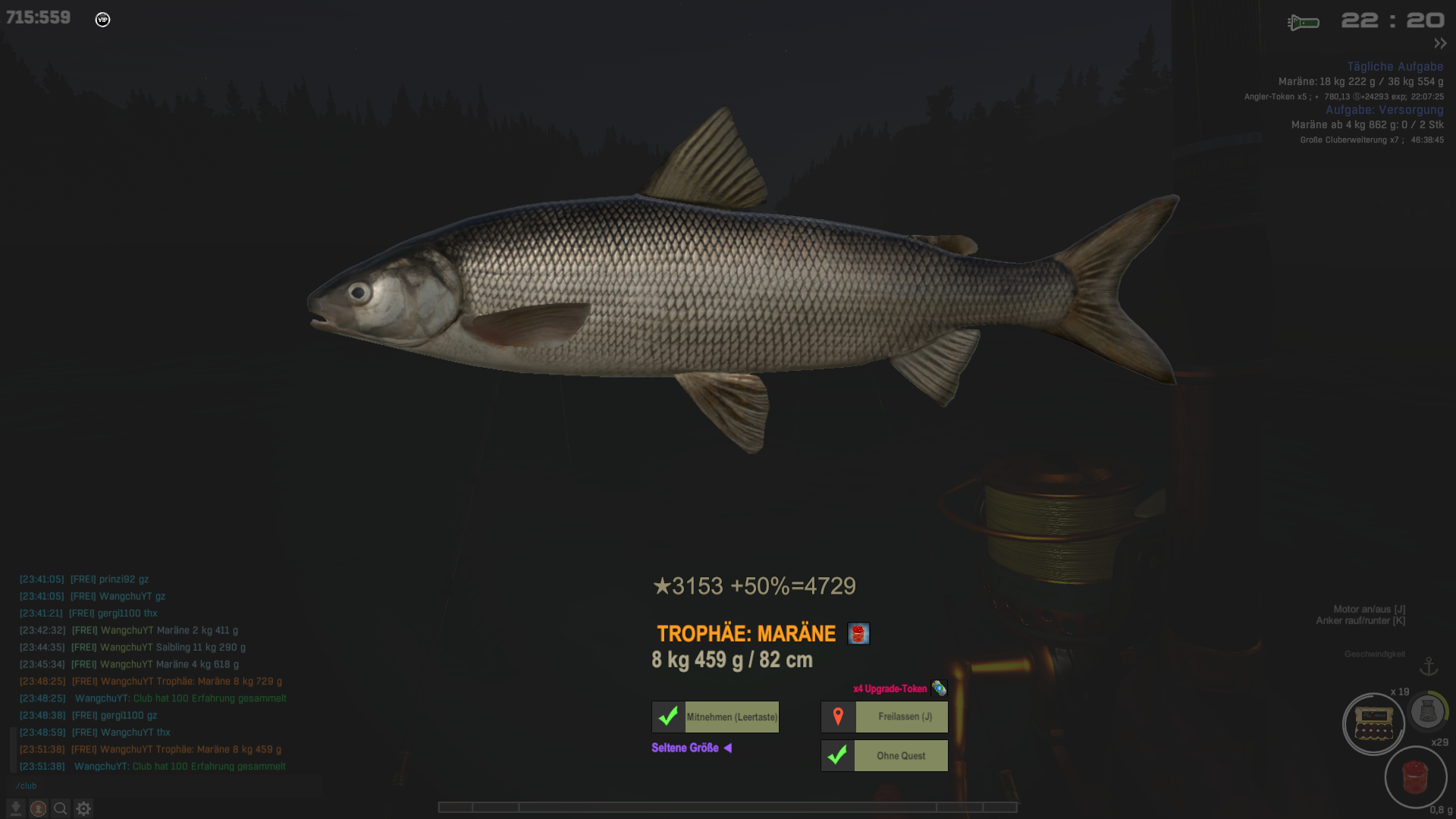Release the fish with the Freilassen button

pos(884,717)
